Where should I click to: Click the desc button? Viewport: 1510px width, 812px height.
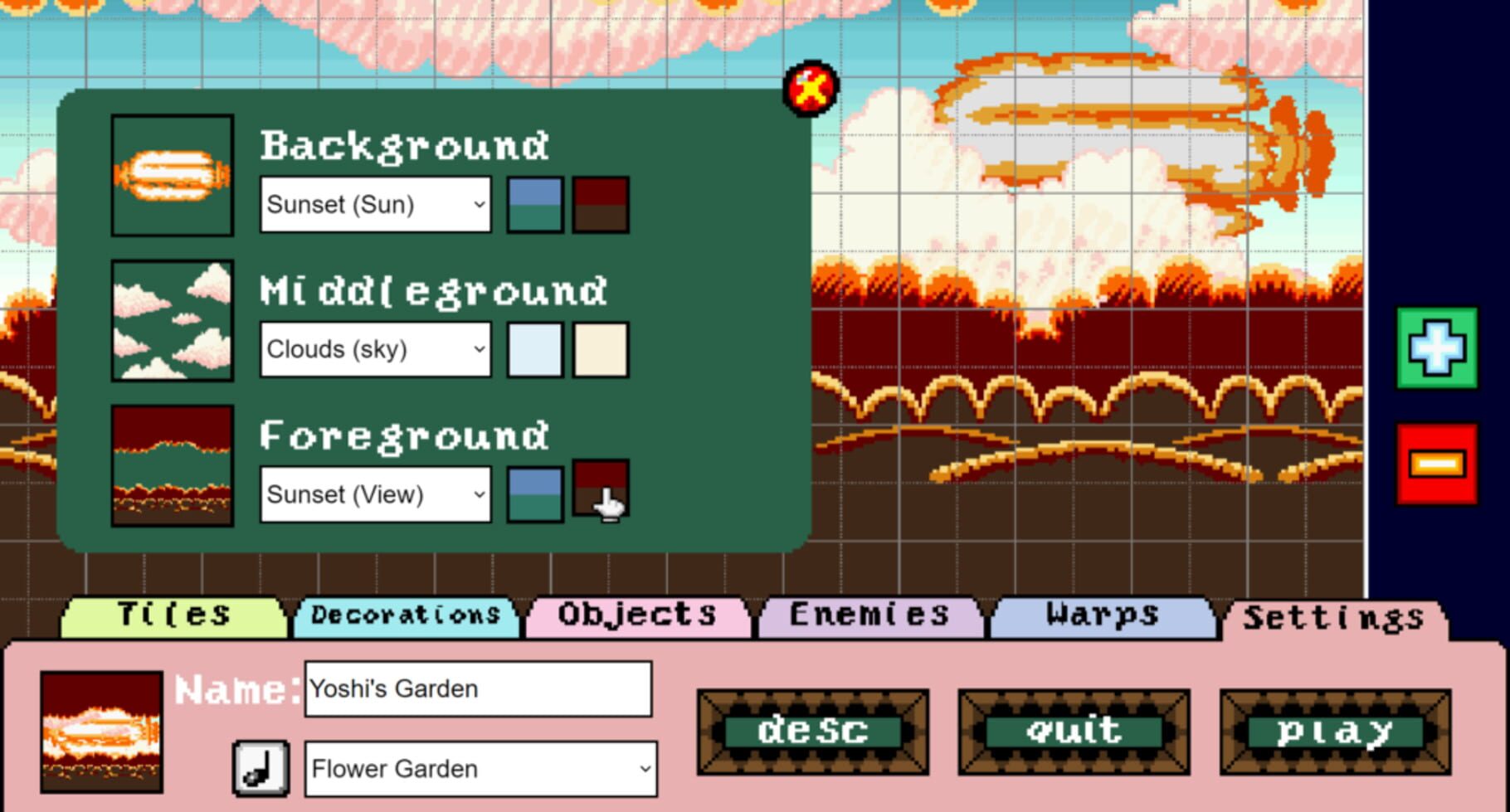point(811,732)
